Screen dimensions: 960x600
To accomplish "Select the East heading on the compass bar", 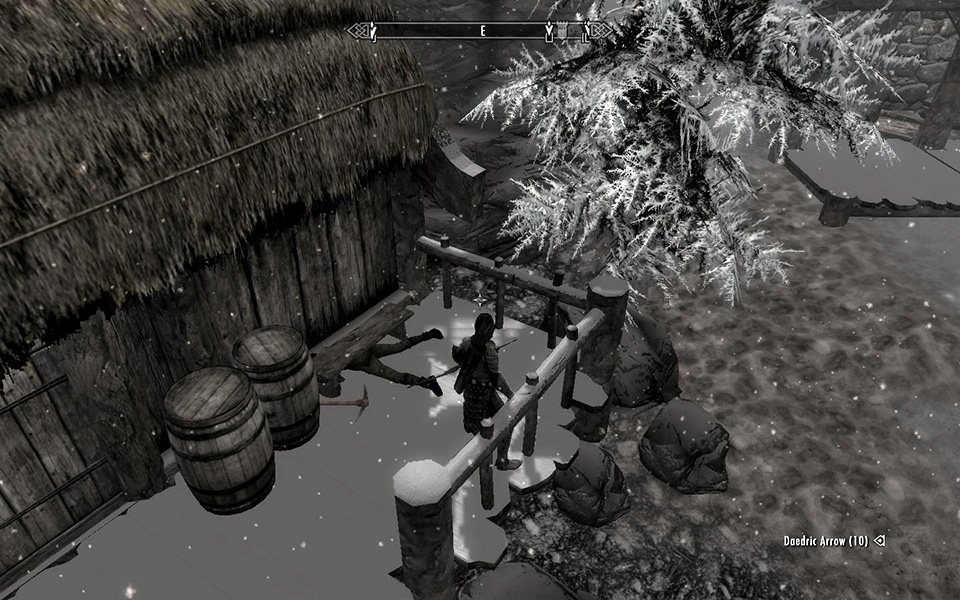I will 483,32.
